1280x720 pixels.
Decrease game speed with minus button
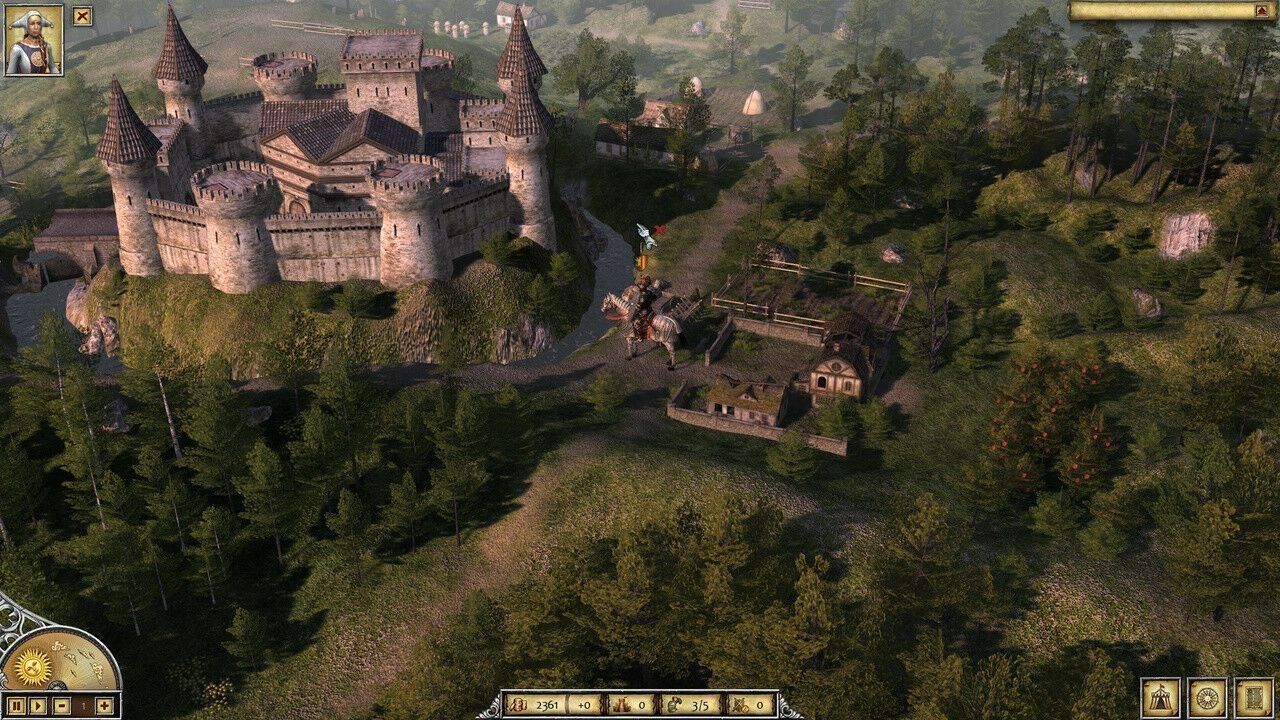(61, 706)
